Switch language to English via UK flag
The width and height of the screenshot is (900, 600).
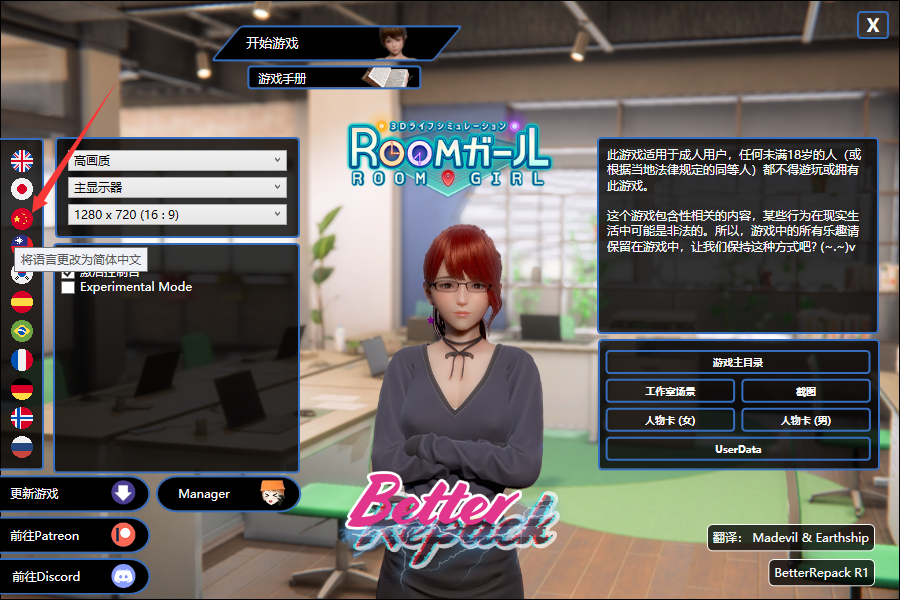22,160
